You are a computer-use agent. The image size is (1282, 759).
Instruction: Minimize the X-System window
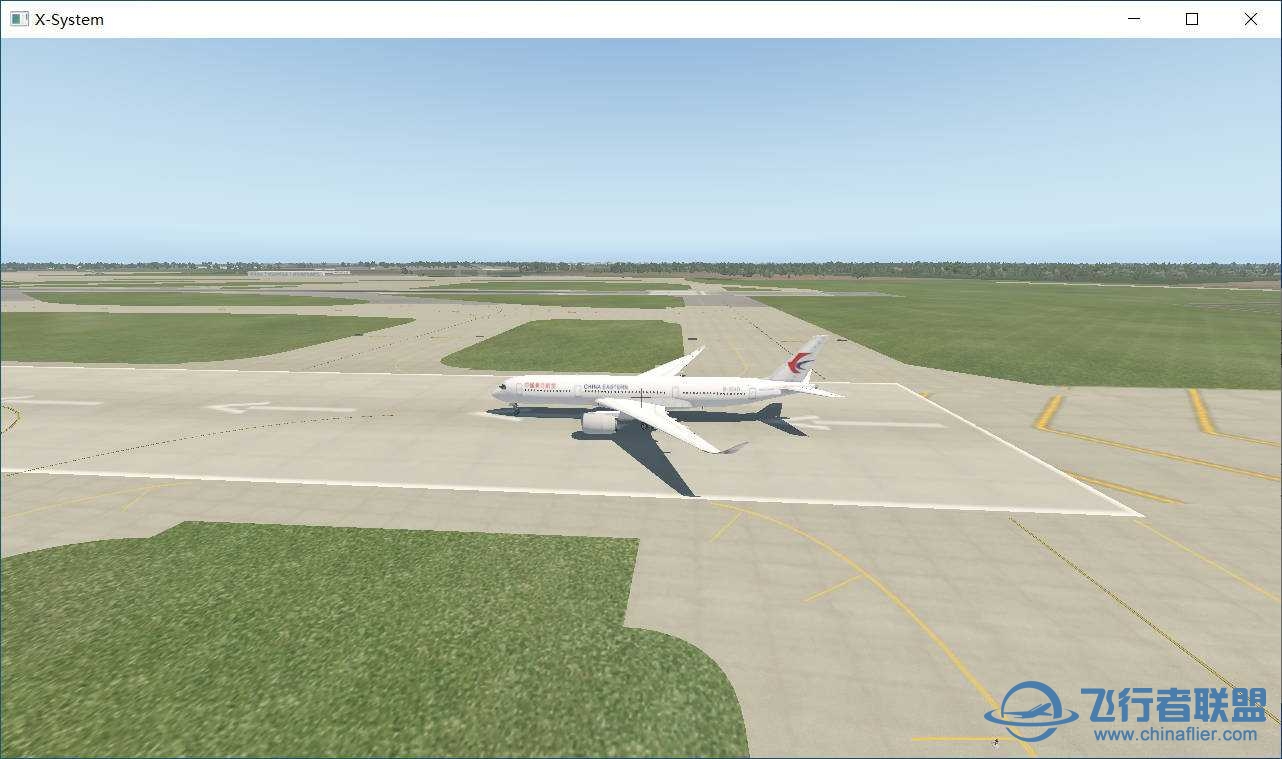1133,19
